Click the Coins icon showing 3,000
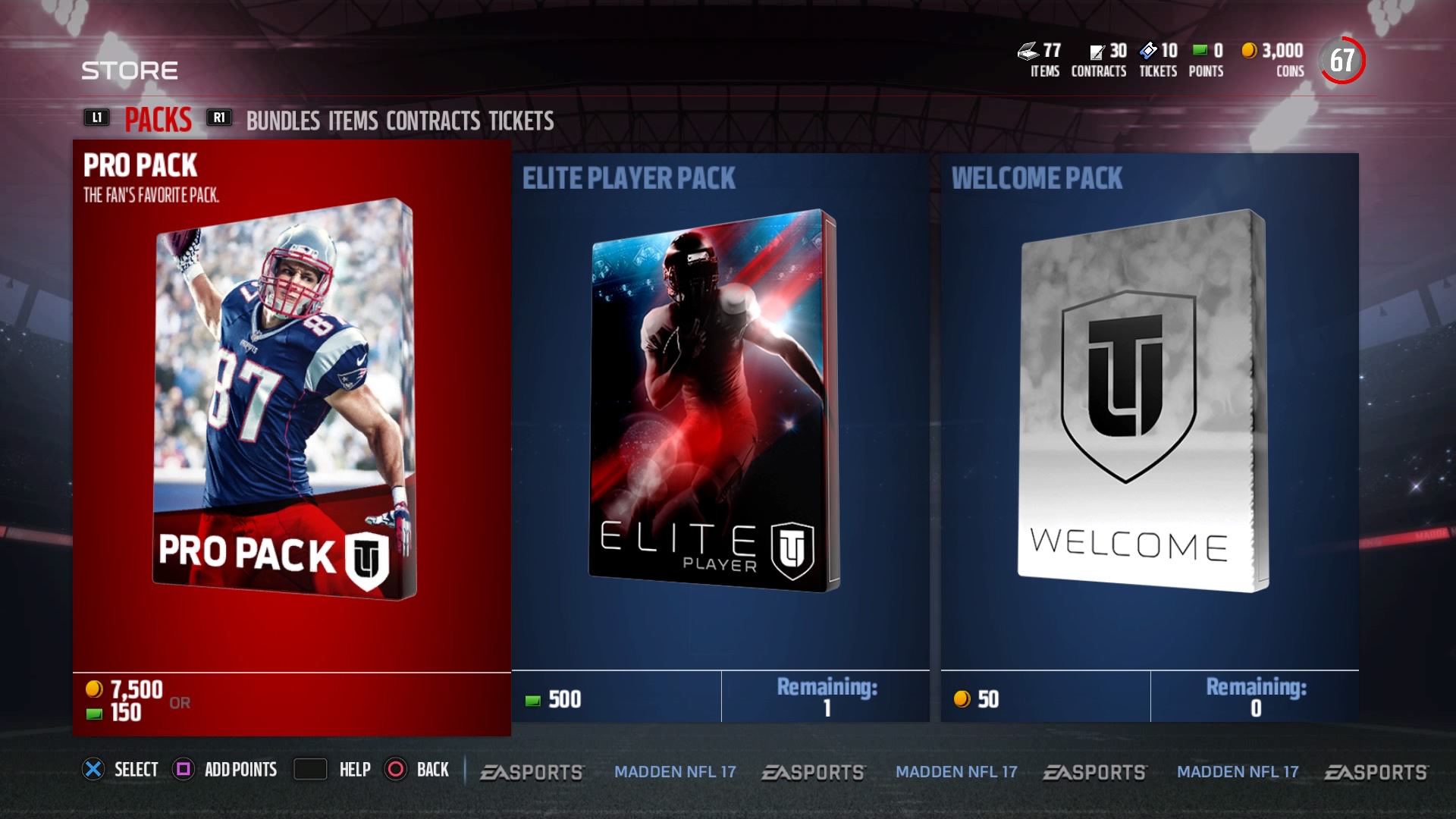 1248,52
